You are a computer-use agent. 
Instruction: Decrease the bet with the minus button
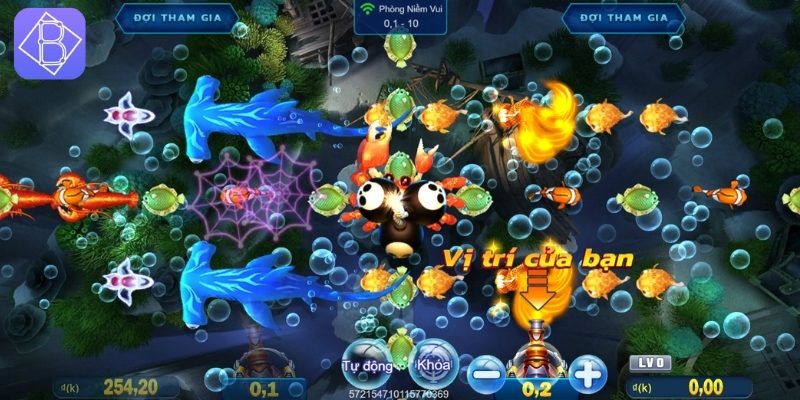[x=487, y=374]
